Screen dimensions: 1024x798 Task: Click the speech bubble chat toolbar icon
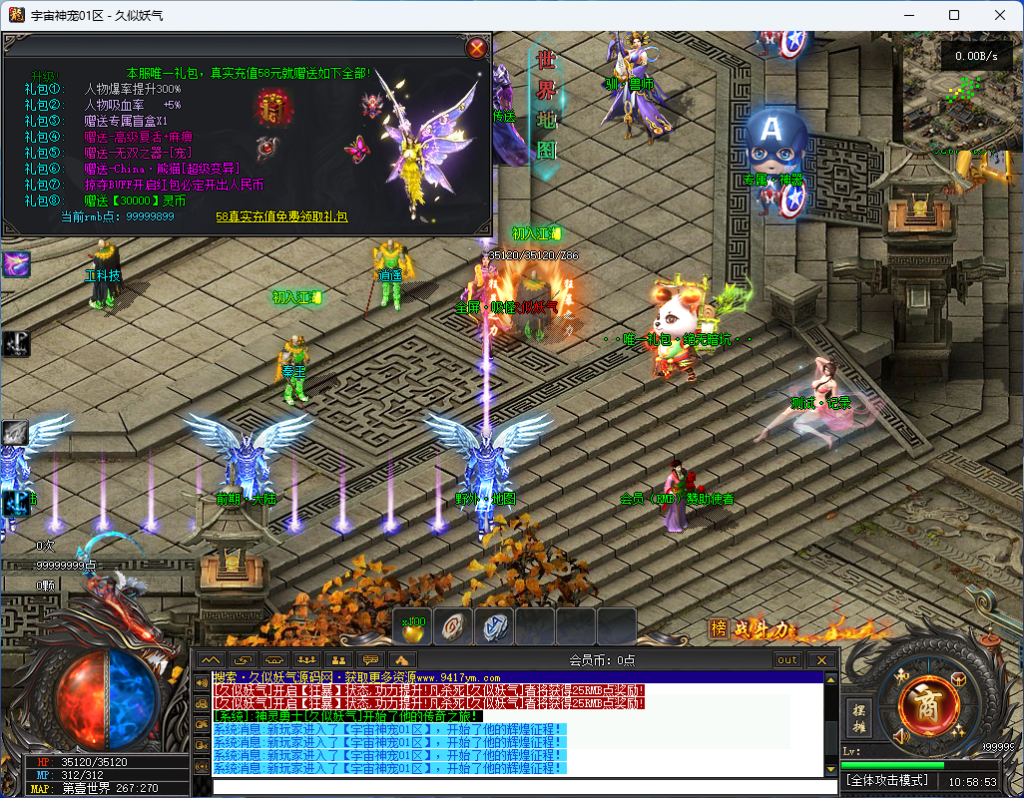pyautogui.click(x=370, y=660)
